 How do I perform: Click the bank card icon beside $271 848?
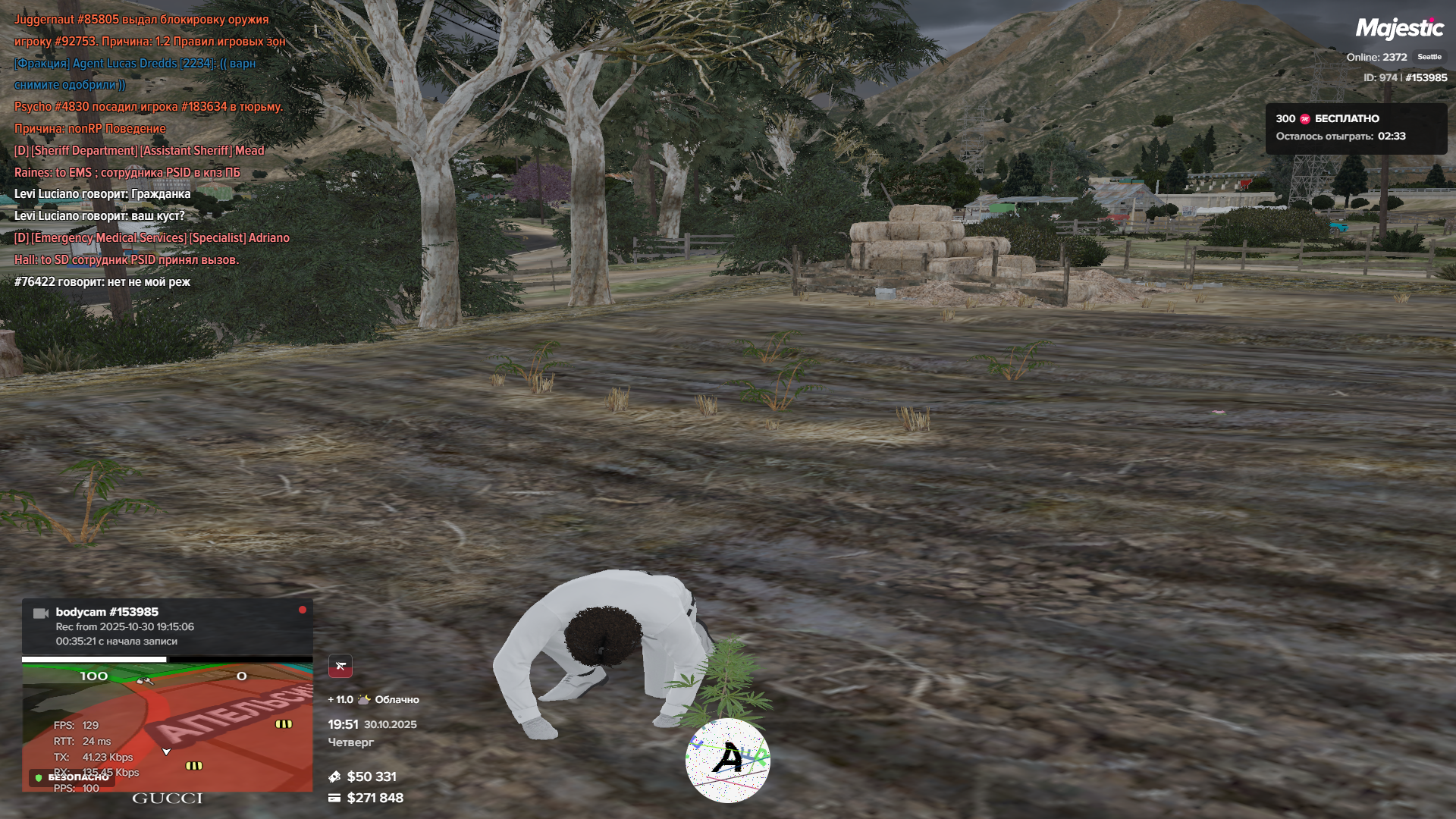point(334,798)
